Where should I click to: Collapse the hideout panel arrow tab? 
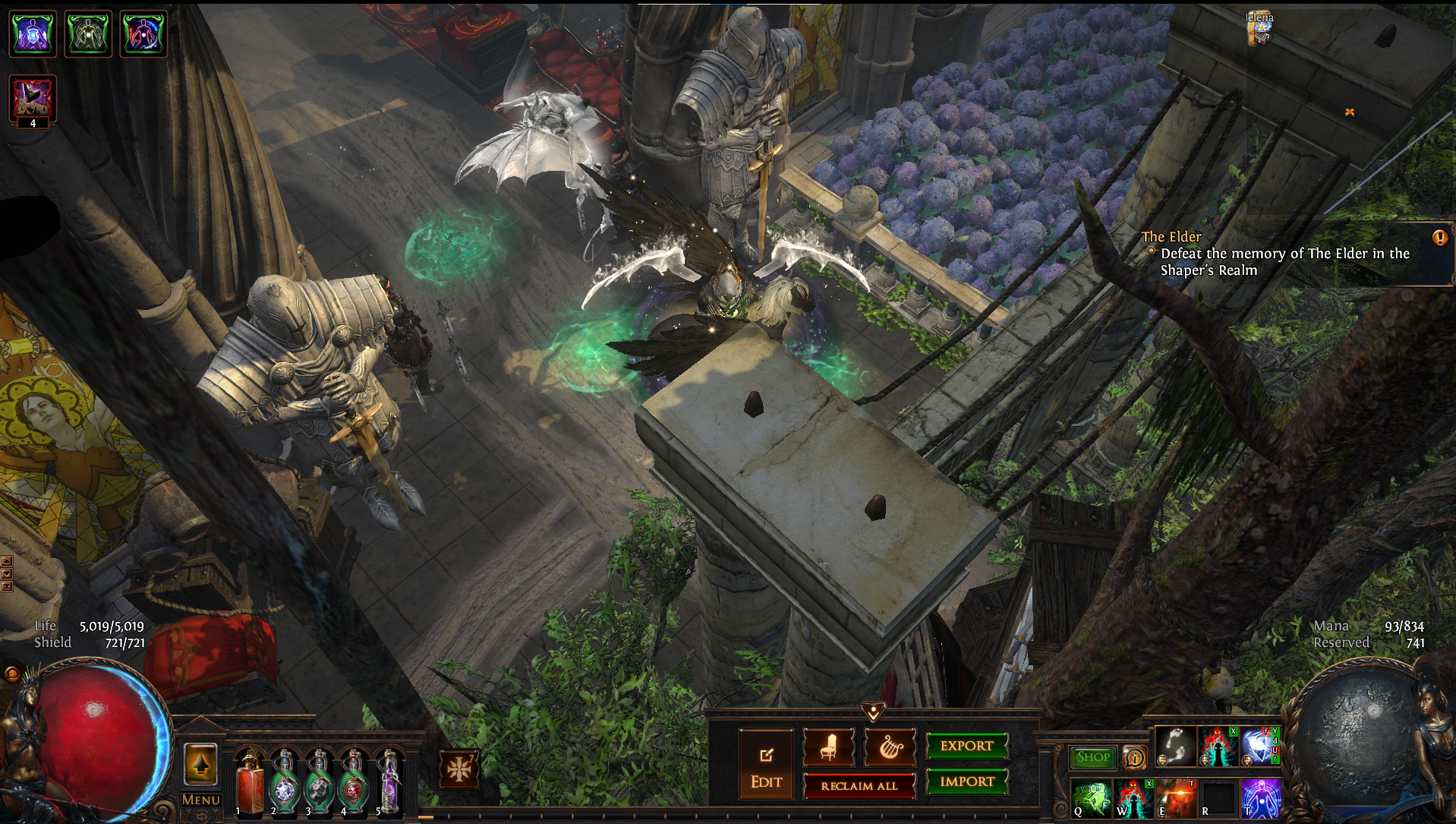pos(873,712)
